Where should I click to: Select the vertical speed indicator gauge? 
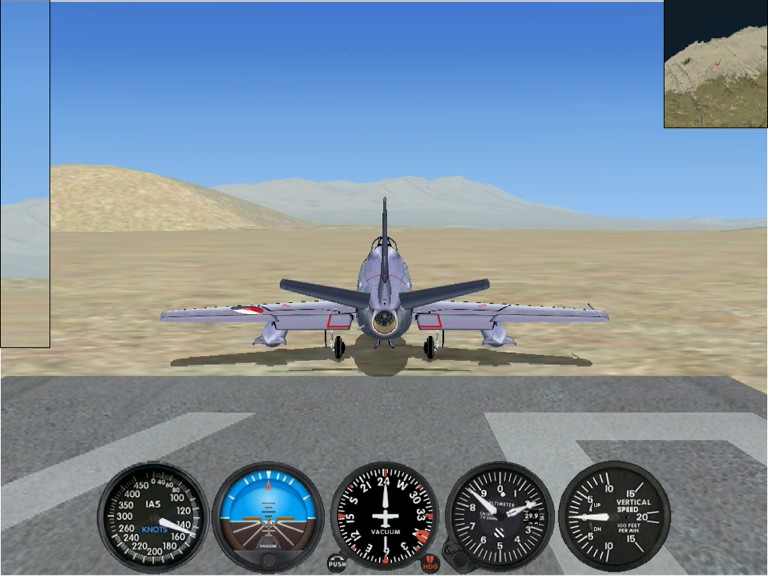point(614,516)
